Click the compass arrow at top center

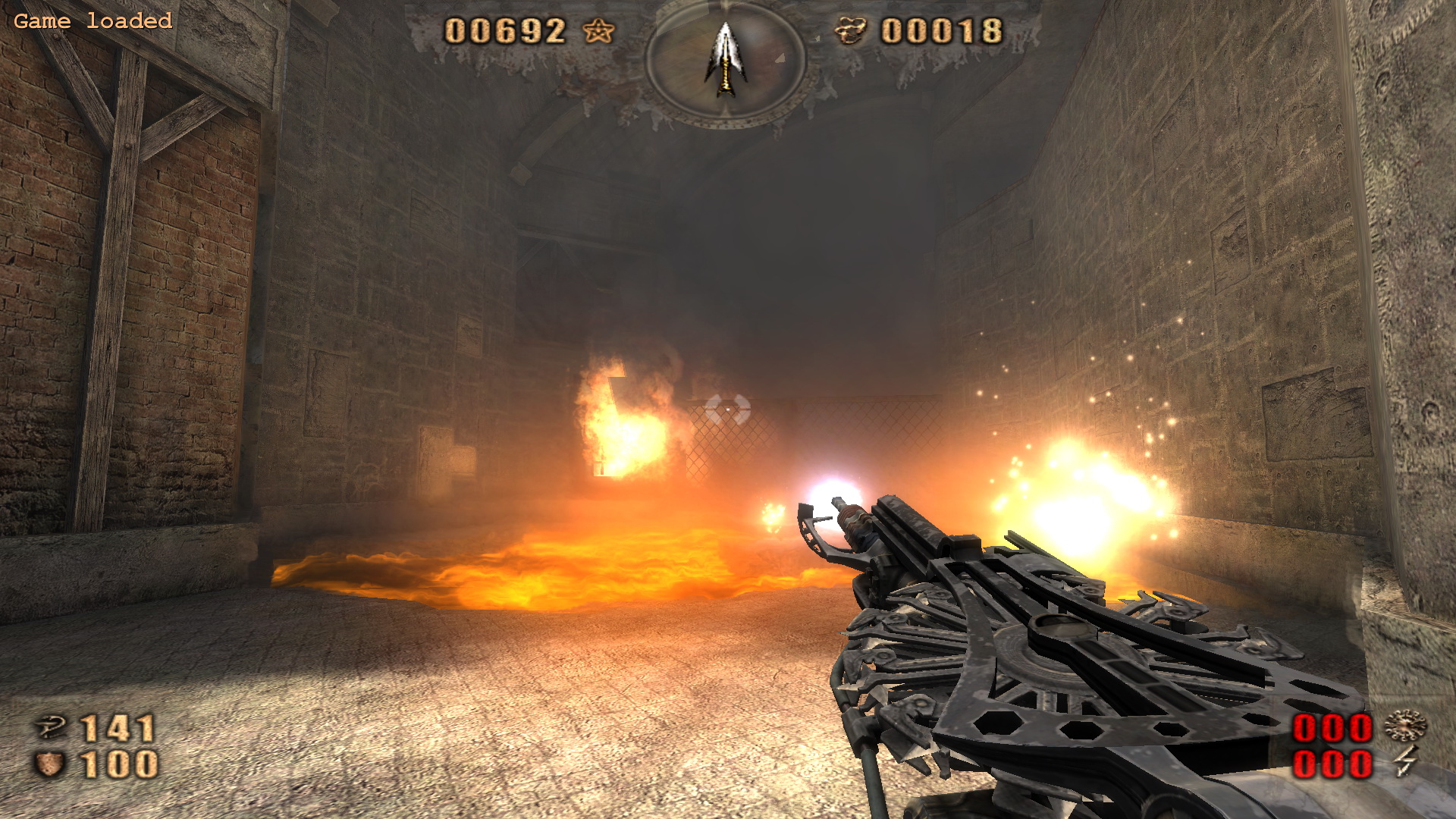pos(727,57)
